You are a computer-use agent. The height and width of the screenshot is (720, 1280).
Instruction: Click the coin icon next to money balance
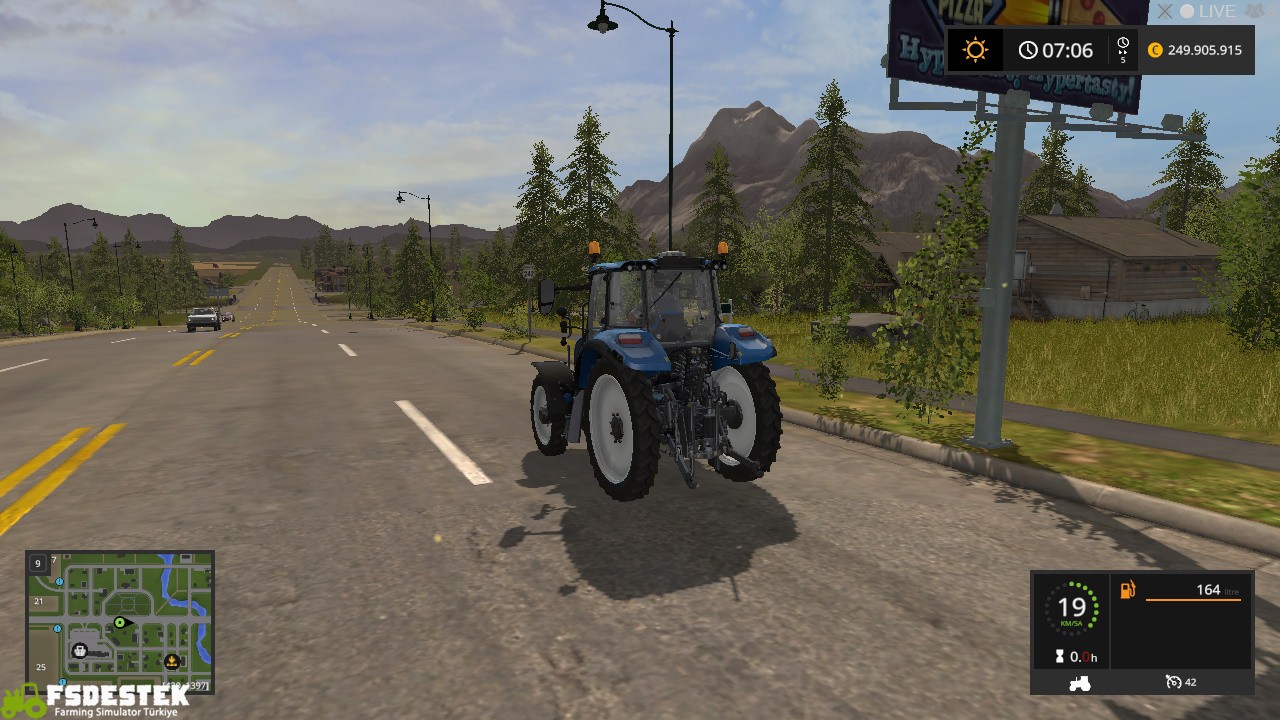tap(1155, 49)
